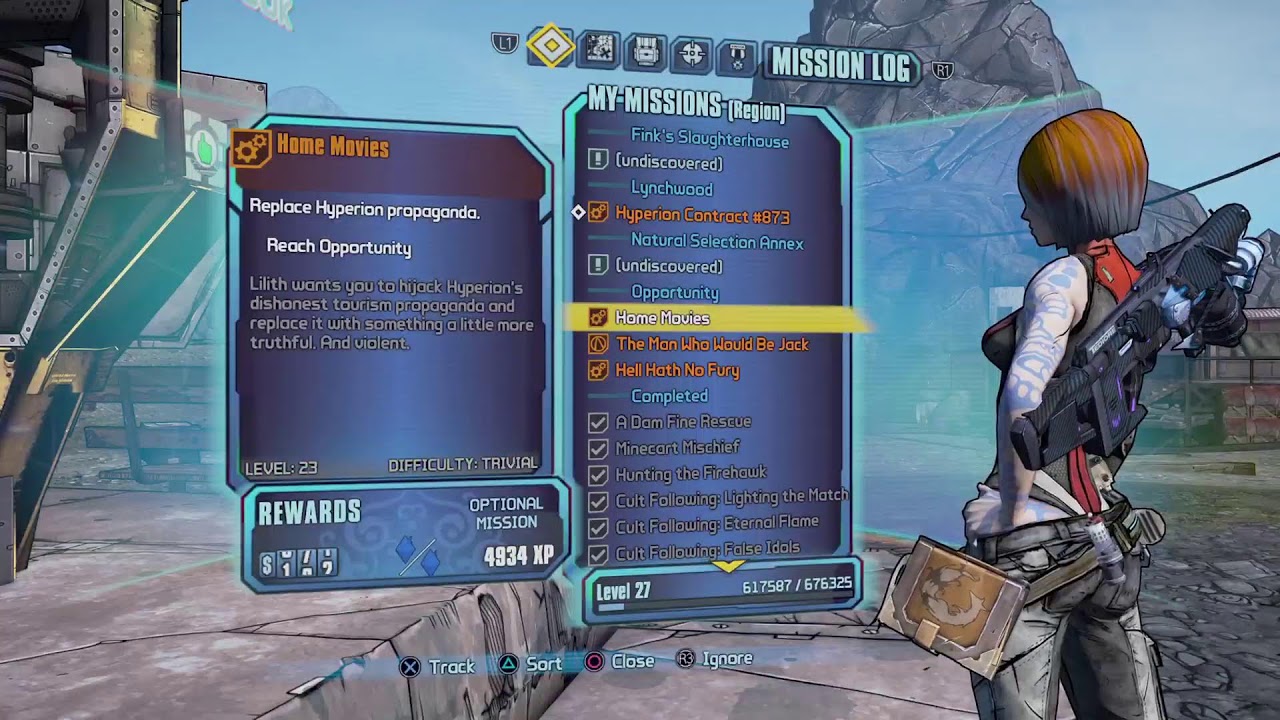Open the mission log diamond tab
Screen dimensions: 1280x720
click(x=551, y=47)
